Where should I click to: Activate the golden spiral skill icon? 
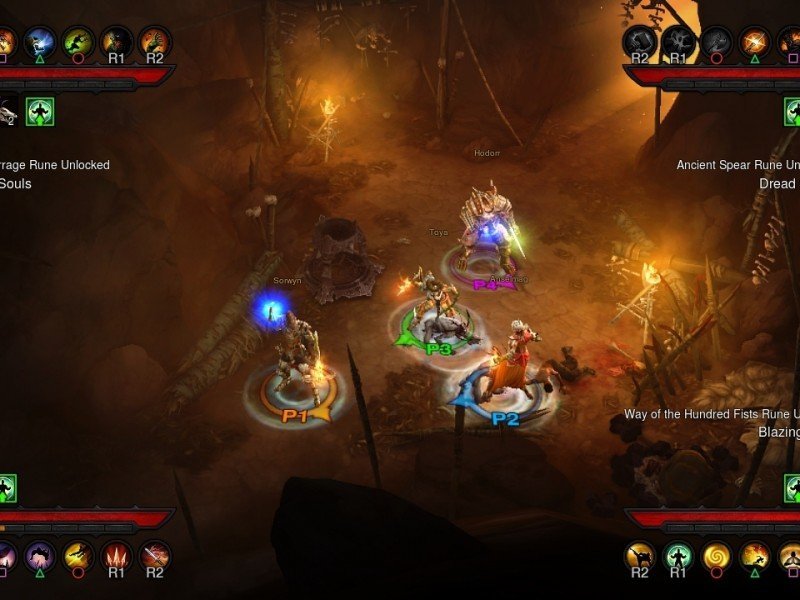coord(716,555)
